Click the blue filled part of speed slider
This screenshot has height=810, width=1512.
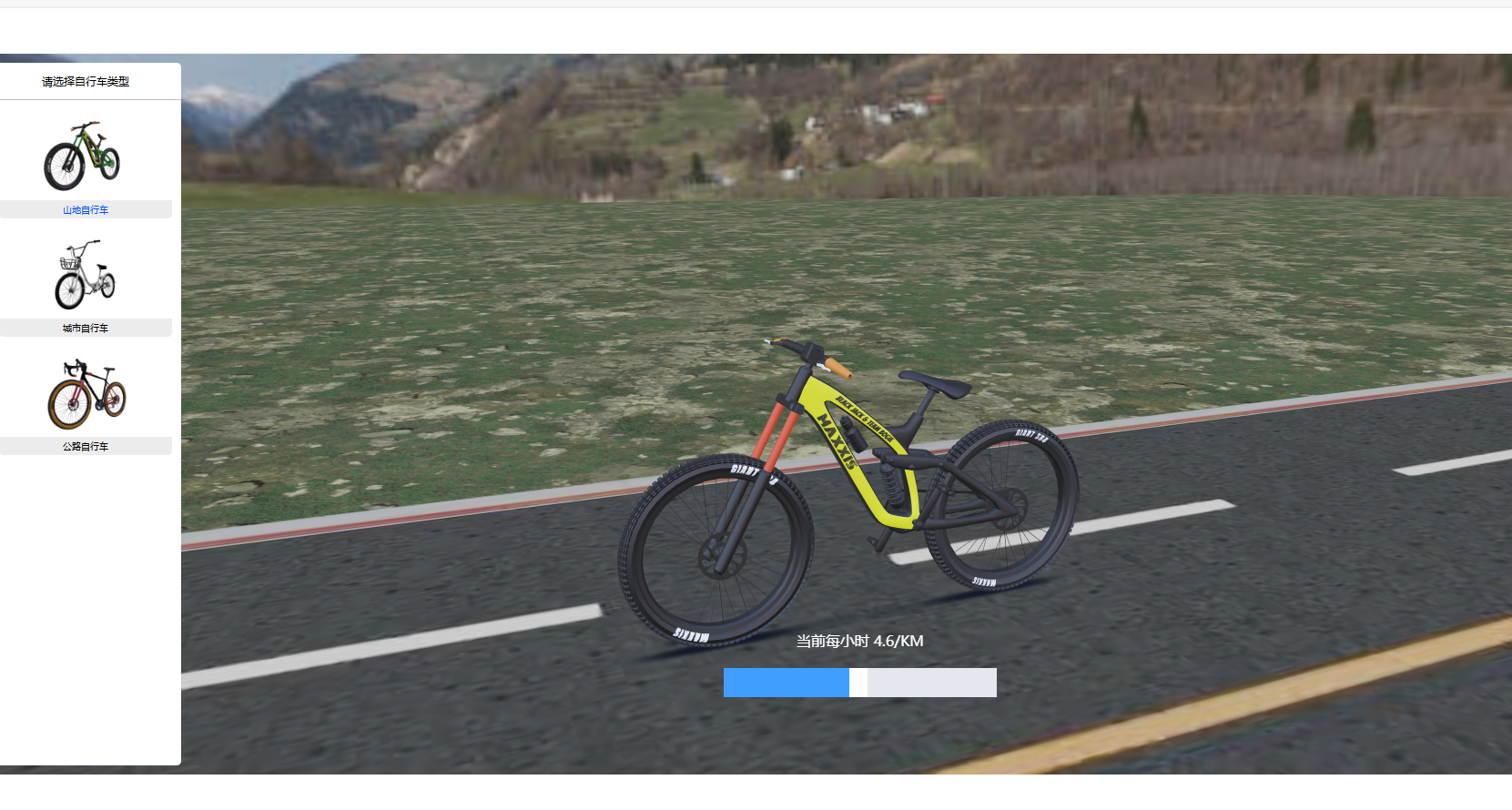[786, 683]
